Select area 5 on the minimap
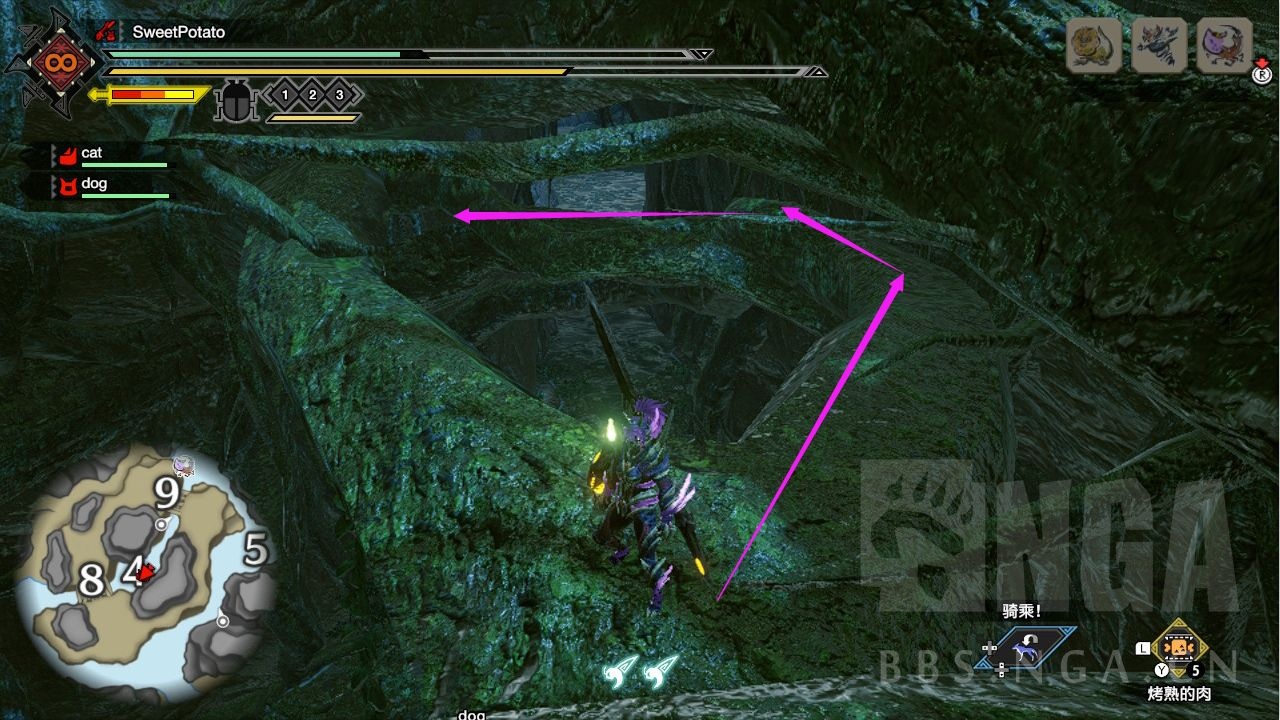 (256, 549)
